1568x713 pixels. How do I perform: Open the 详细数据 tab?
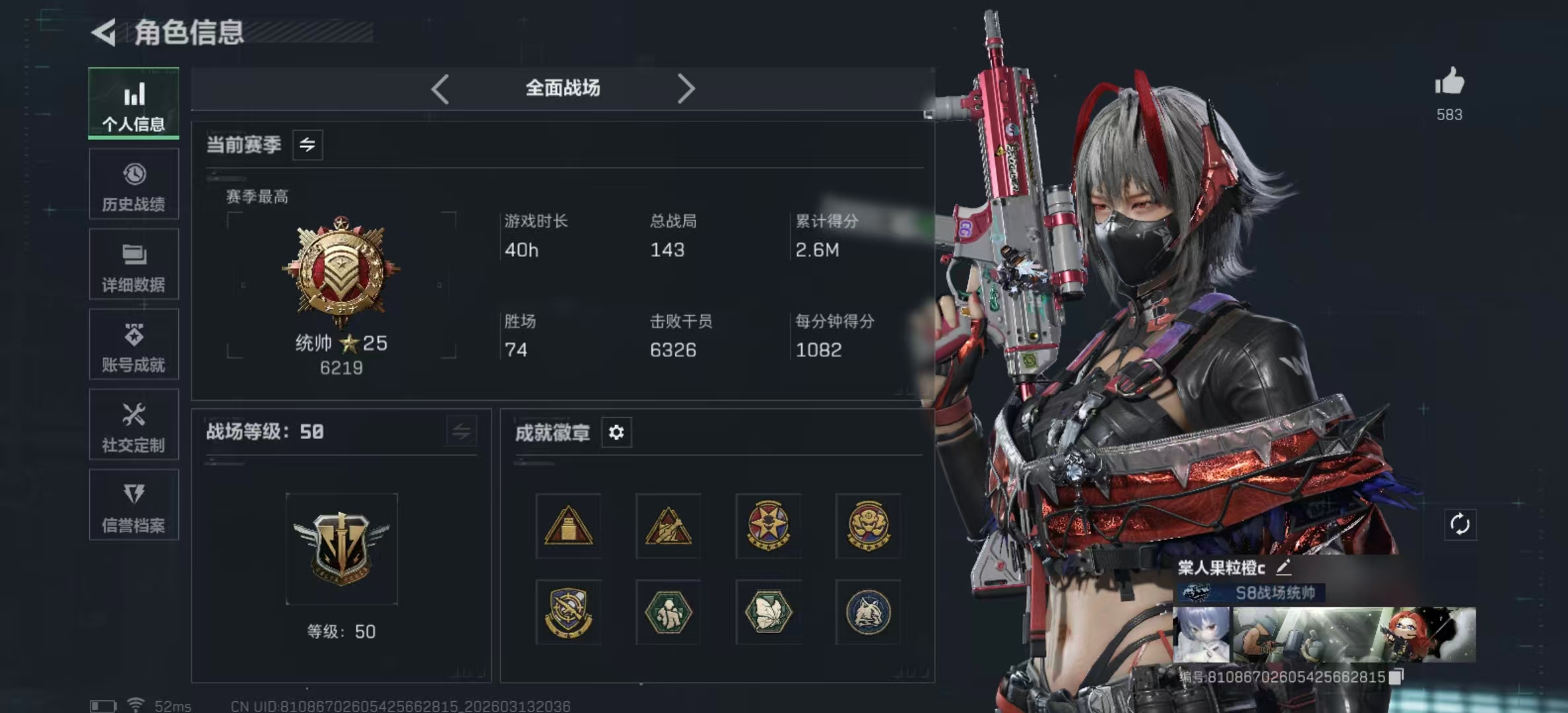(133, 265)
